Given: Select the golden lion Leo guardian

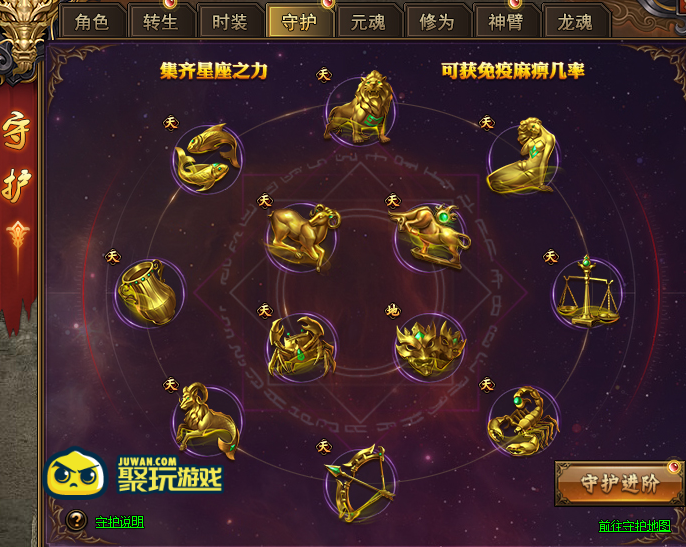Looking at the screenshot, I should [x=358, y=107].
